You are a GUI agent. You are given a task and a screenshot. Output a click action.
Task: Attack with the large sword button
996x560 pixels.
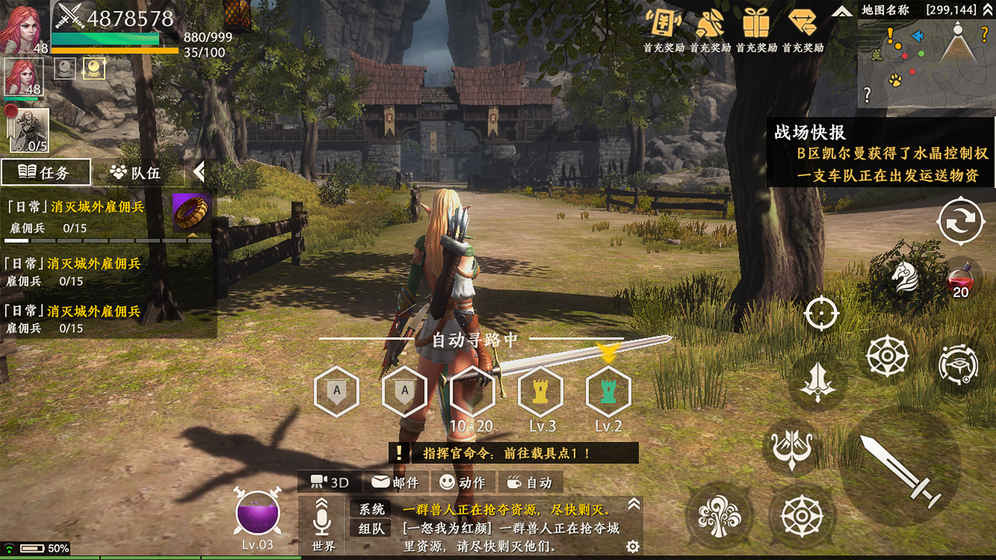click(899, 468)
